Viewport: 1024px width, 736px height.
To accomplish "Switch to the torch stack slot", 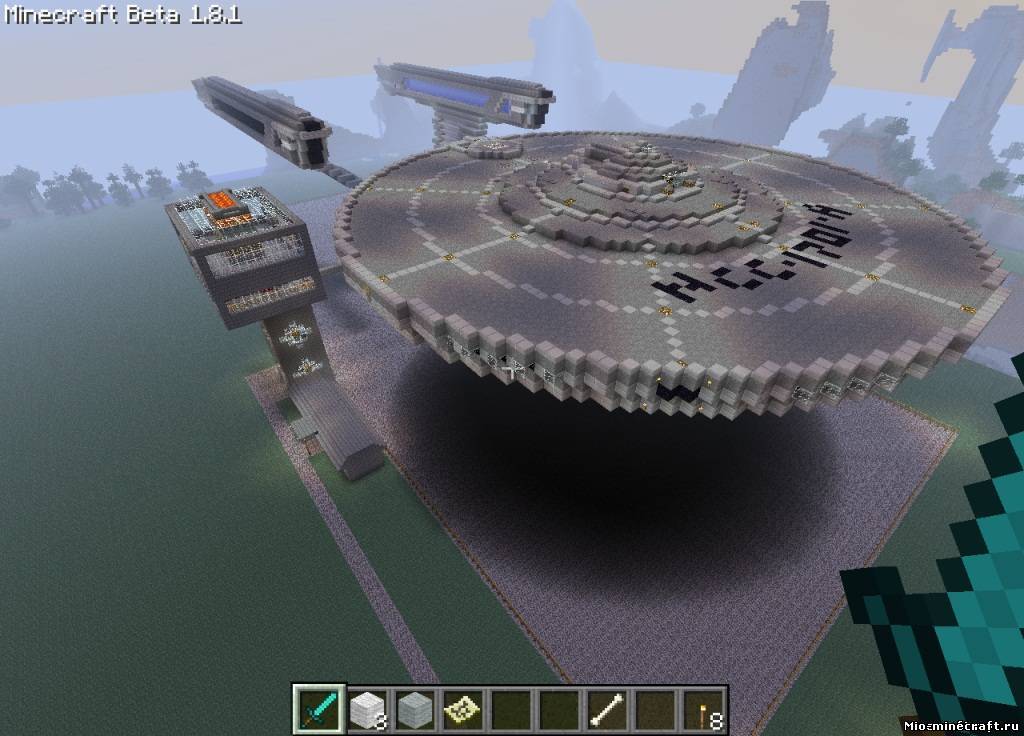I will (703, 710).
